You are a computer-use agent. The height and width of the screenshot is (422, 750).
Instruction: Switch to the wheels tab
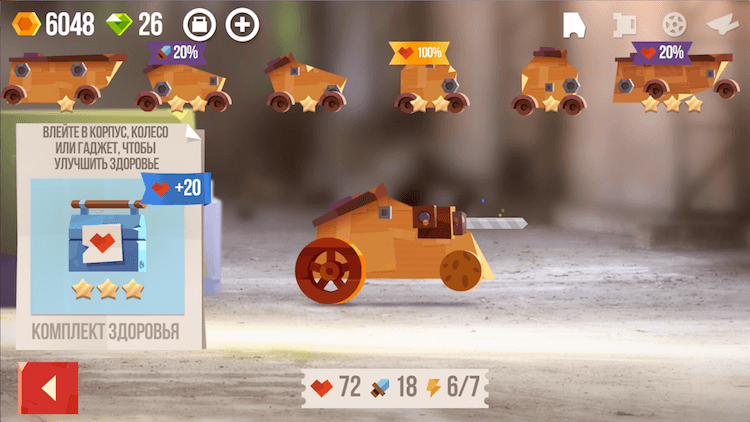pos(675,24)
